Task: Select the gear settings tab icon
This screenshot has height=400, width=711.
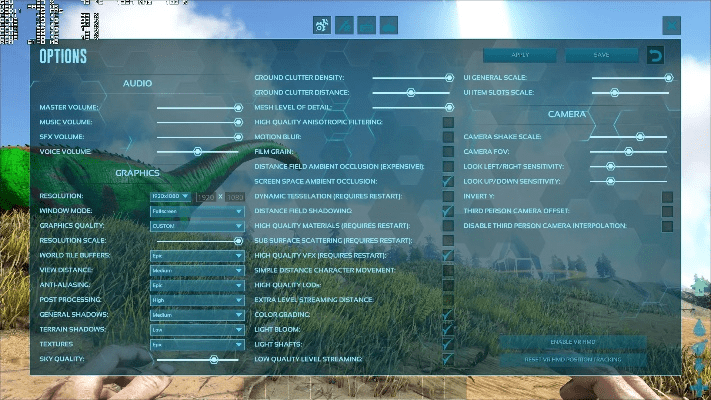Action: 323,25
